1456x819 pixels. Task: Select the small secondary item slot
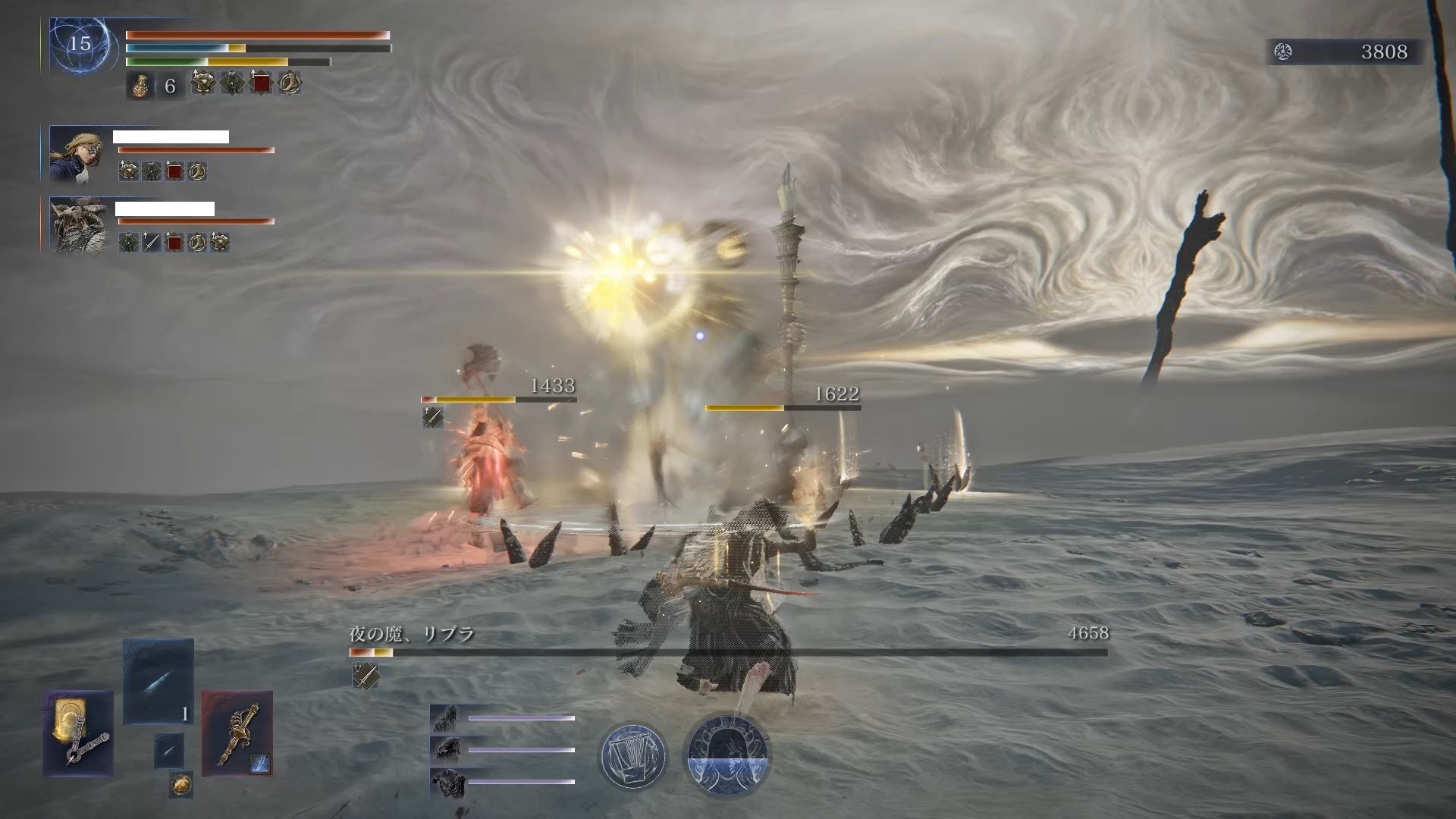168,750
